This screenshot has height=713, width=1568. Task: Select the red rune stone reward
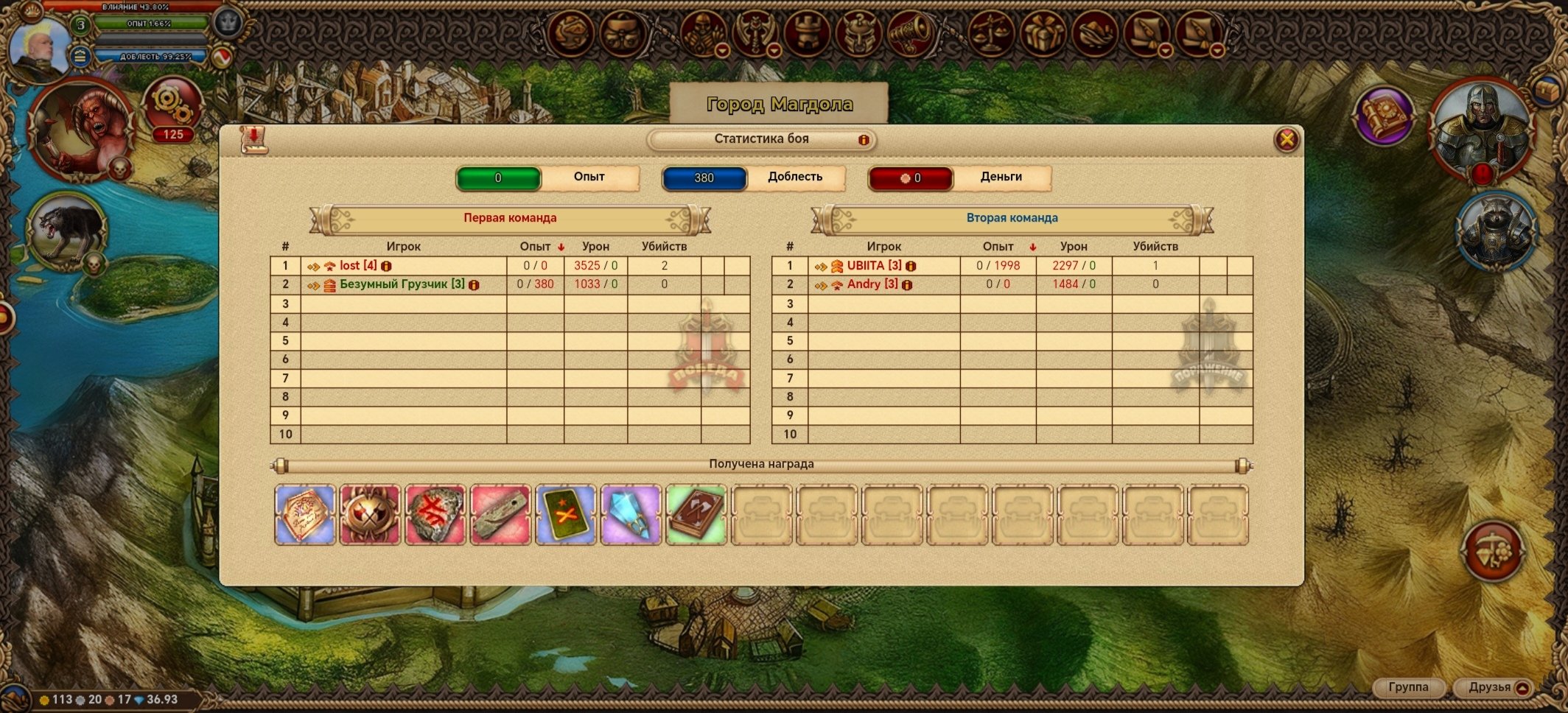click(435, 515)
